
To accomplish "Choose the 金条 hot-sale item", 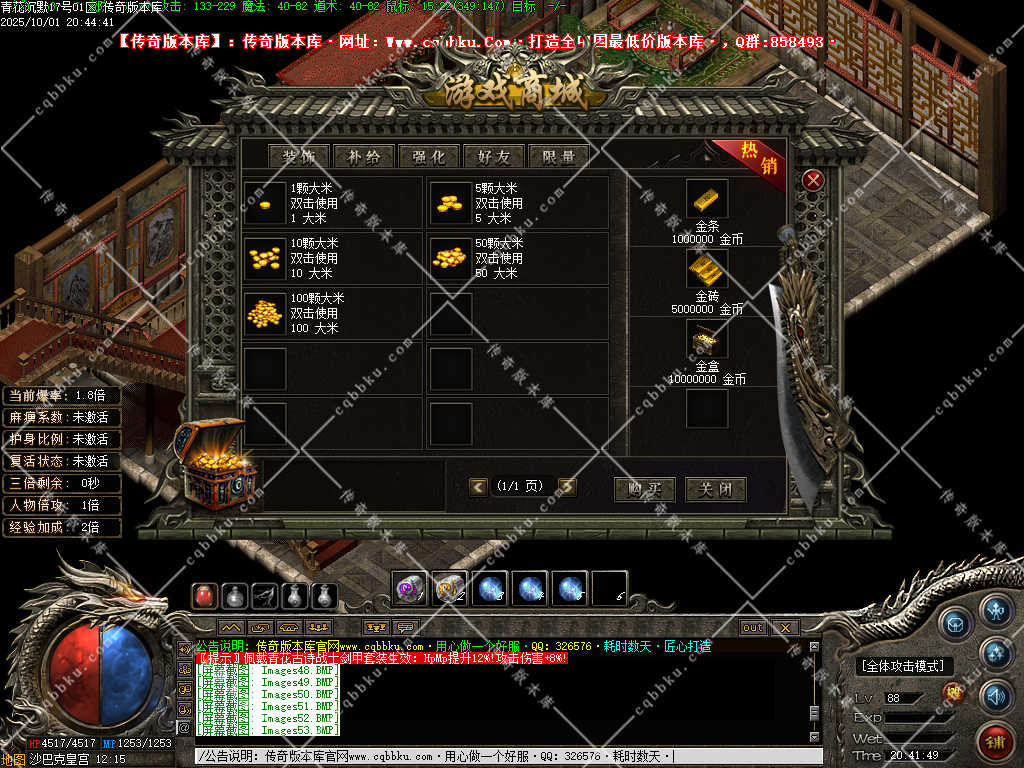I will coord(707,200).
